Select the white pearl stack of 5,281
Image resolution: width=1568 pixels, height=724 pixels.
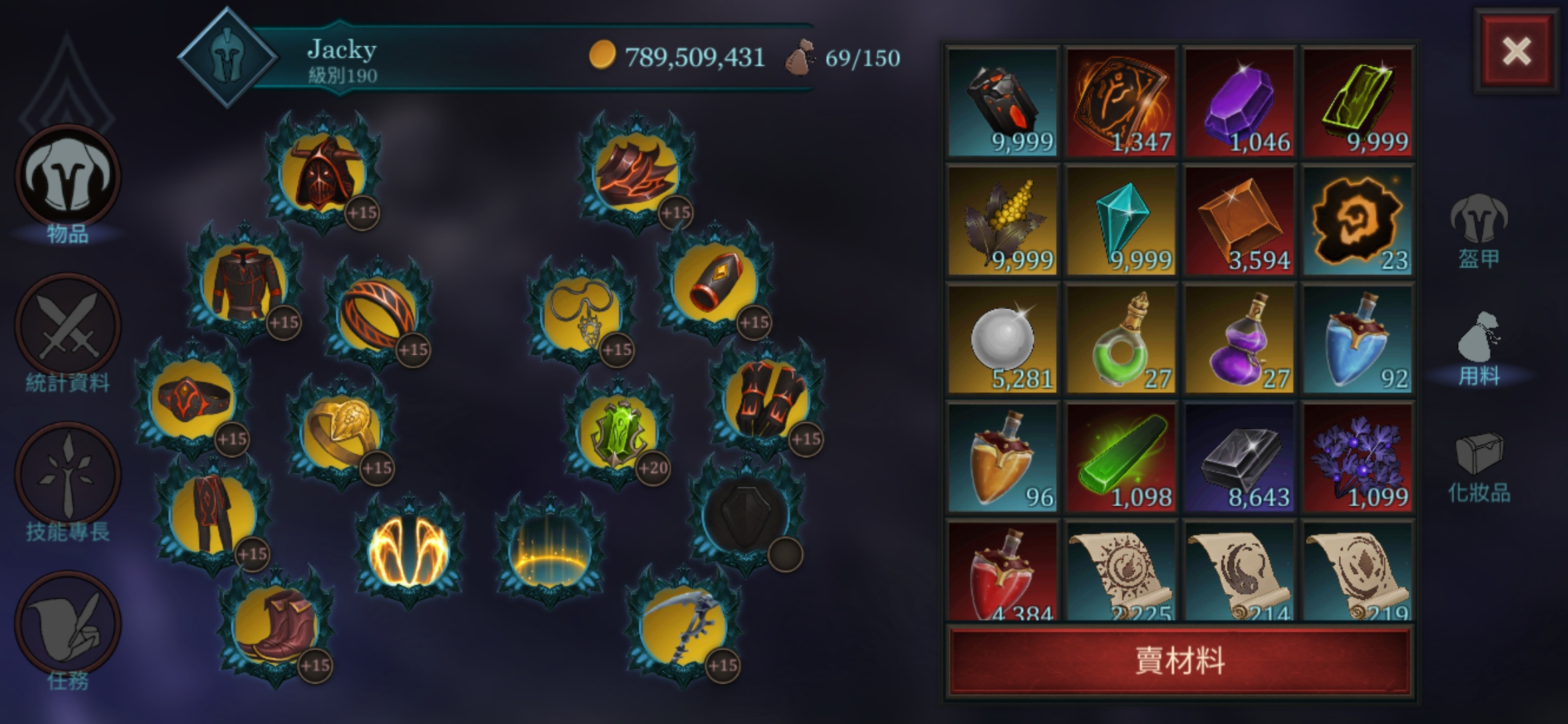[x=1002, y=339]
